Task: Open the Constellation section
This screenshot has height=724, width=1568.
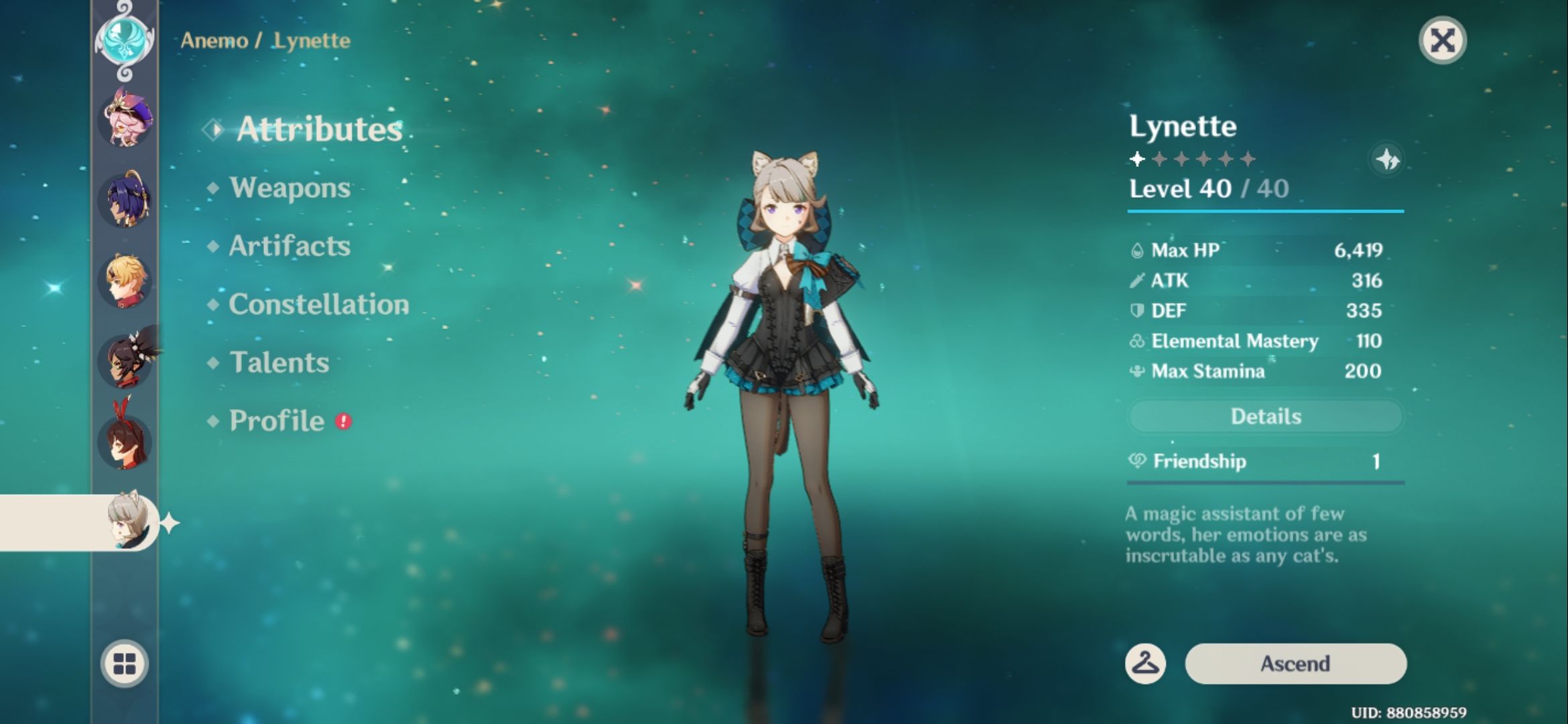Action: coord(316,304)
